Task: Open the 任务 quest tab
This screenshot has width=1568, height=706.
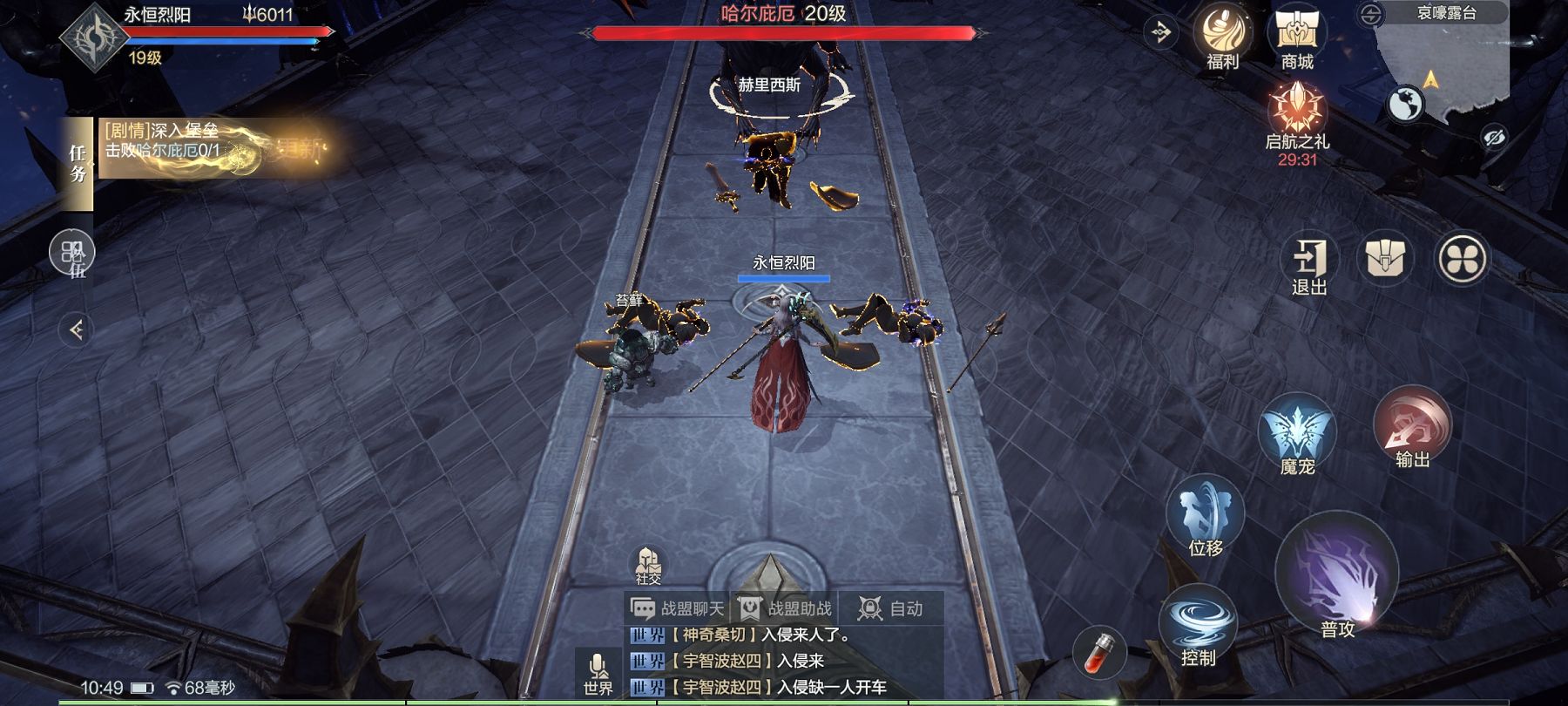Action: [x=78, y=164]
